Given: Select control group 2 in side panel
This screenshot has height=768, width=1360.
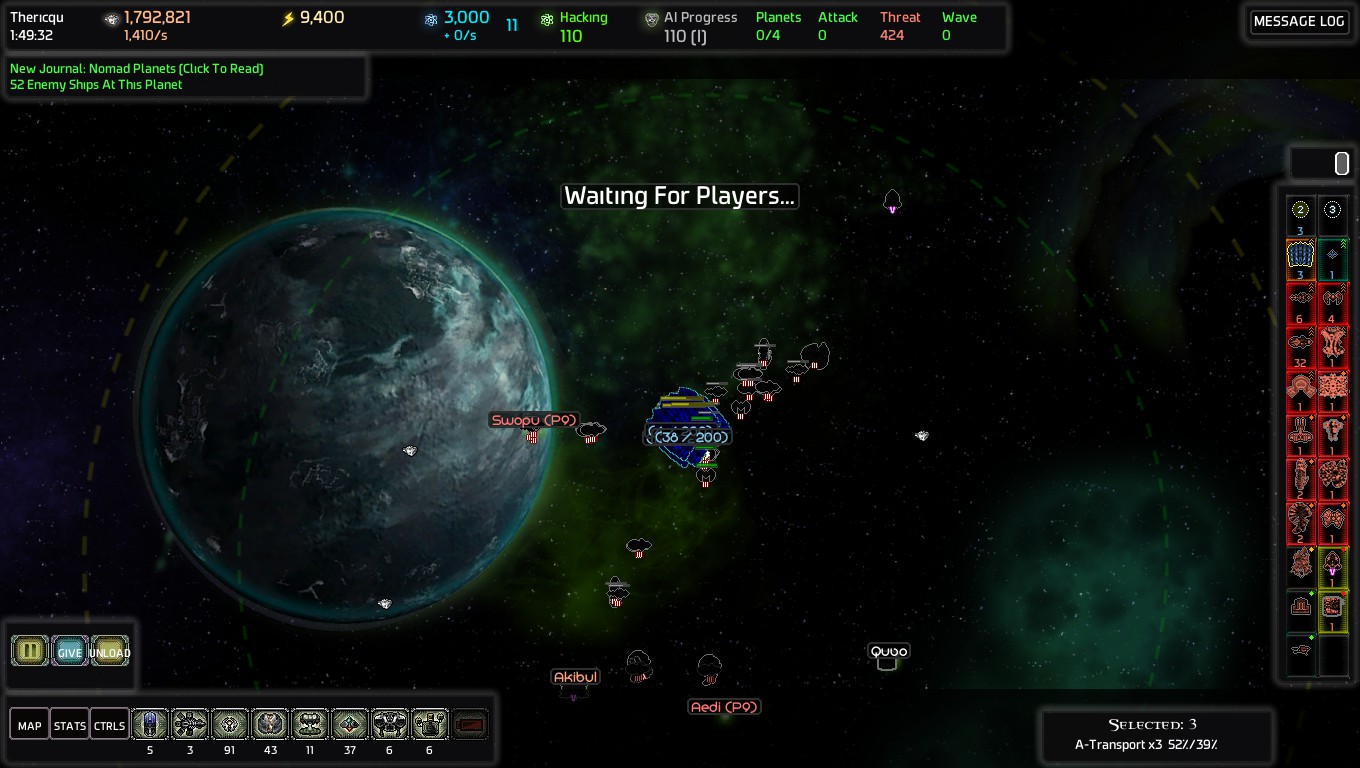Looking at the screenshot, I should (1300, 210).
